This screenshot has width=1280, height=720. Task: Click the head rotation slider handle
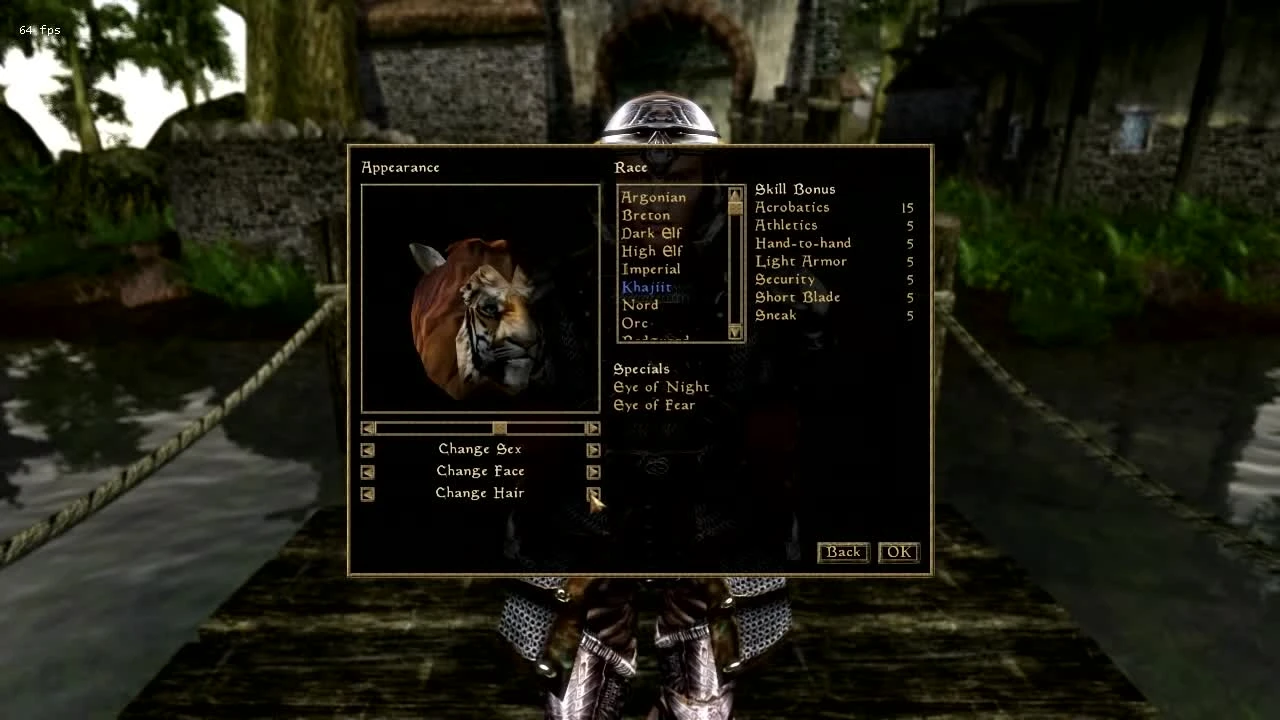point(498,428)
